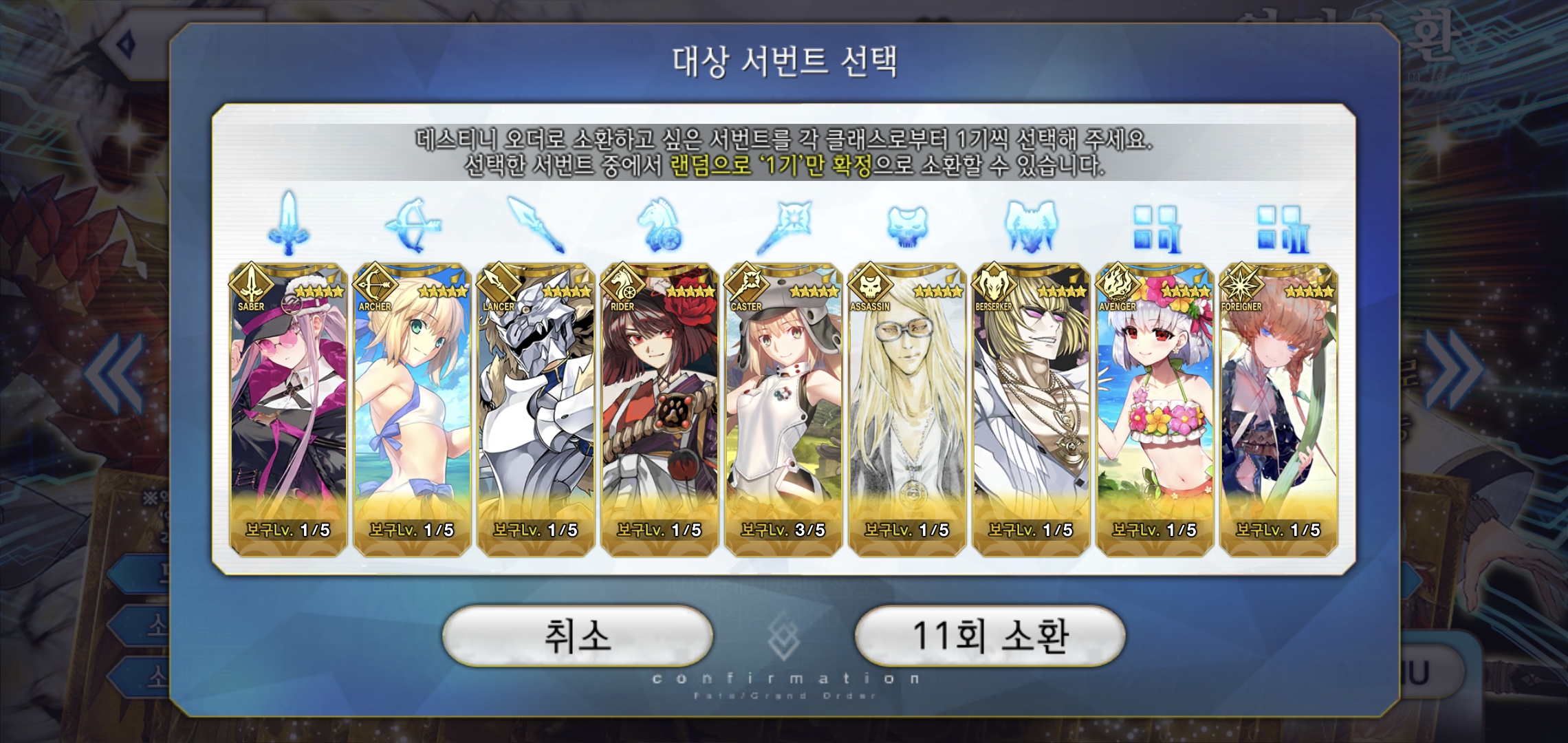Cancel with the 취소 button
This screenshot has height=743, width=1568.
coord(577,636)
